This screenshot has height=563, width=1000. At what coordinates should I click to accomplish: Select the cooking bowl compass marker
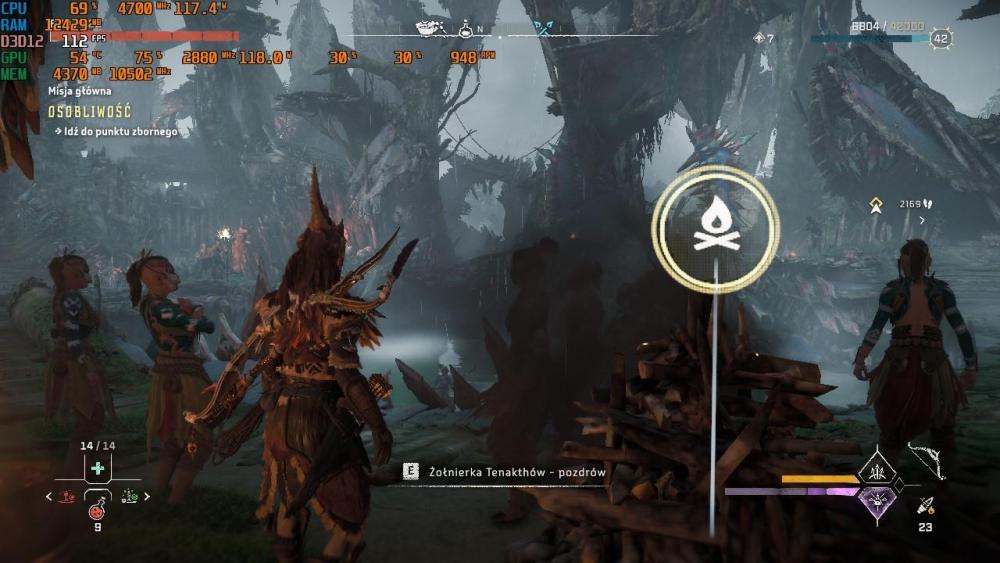pos(425,29)
